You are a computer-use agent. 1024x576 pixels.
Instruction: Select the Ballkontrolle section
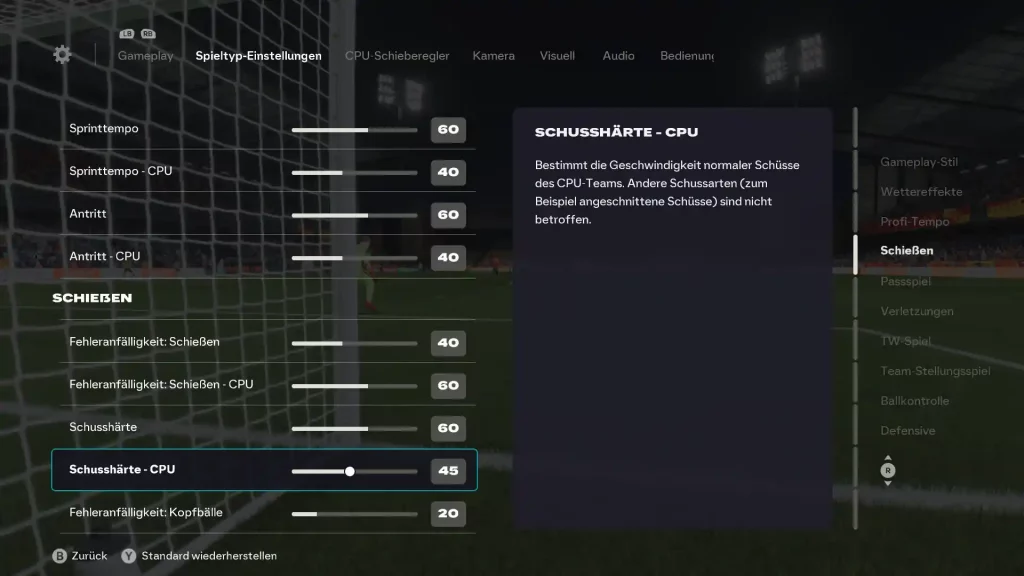(x=914, y=401)
